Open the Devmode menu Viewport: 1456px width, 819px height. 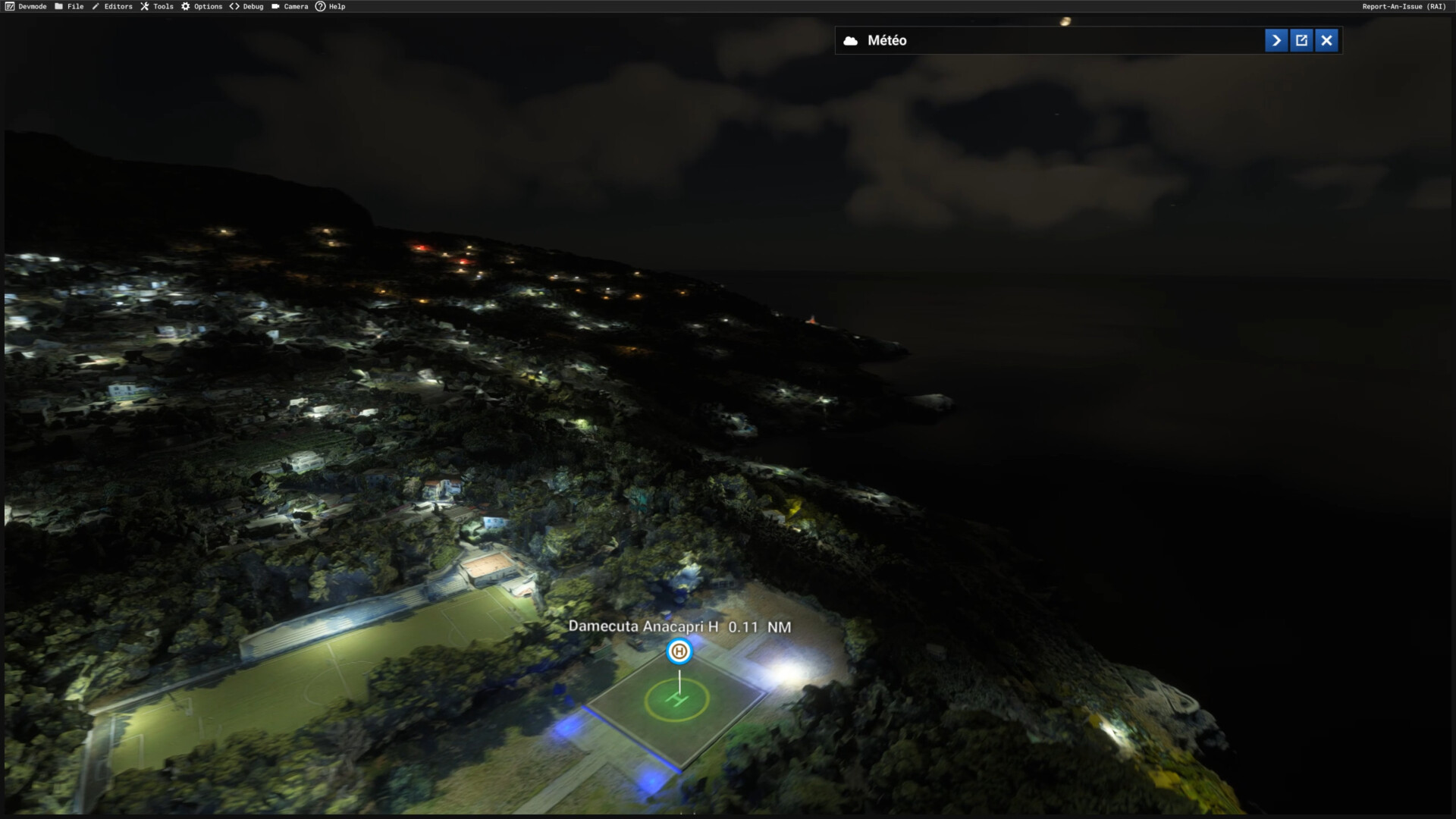point(27,6)
